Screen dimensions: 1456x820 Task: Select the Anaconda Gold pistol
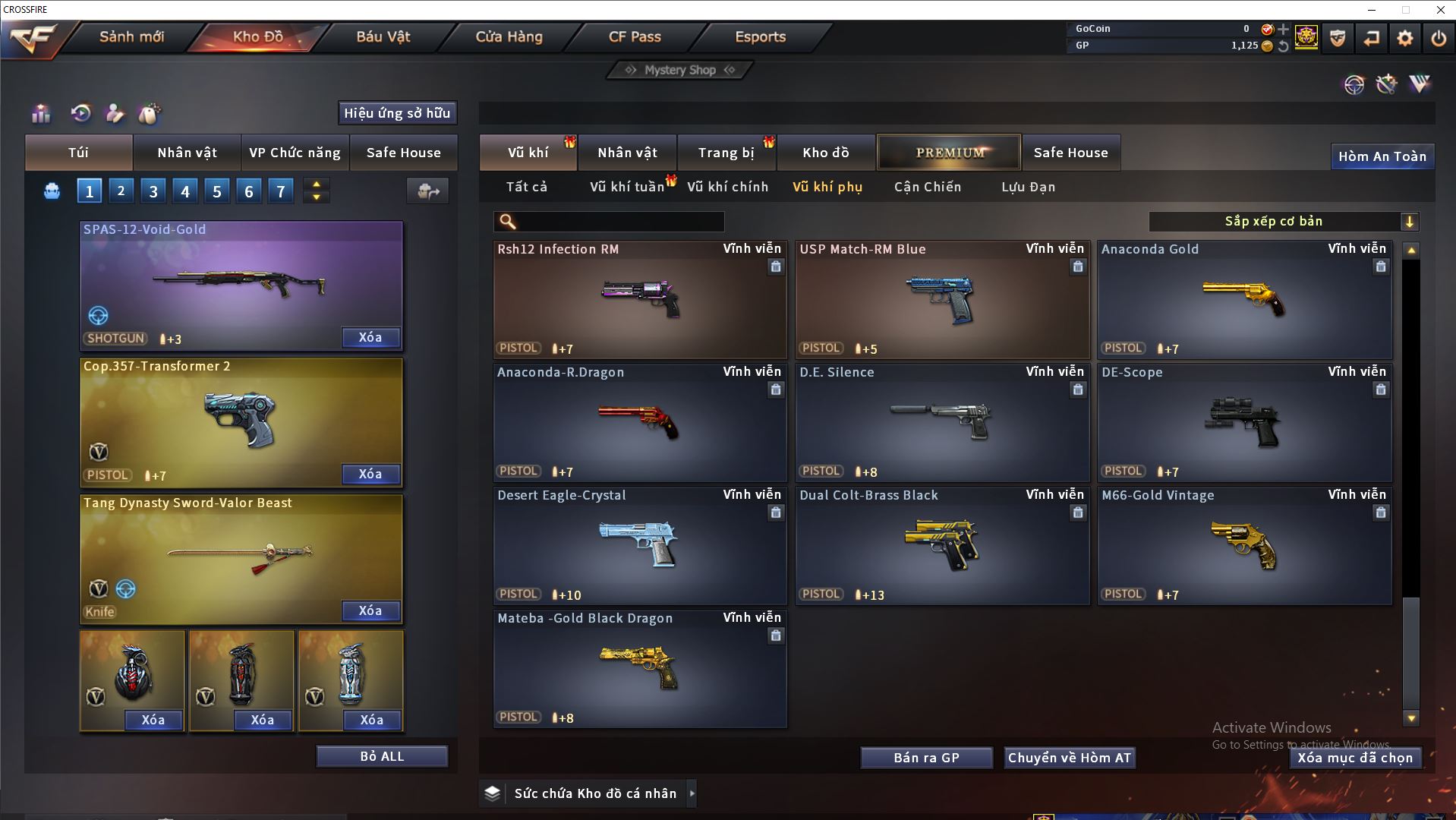pos(1244,300)
